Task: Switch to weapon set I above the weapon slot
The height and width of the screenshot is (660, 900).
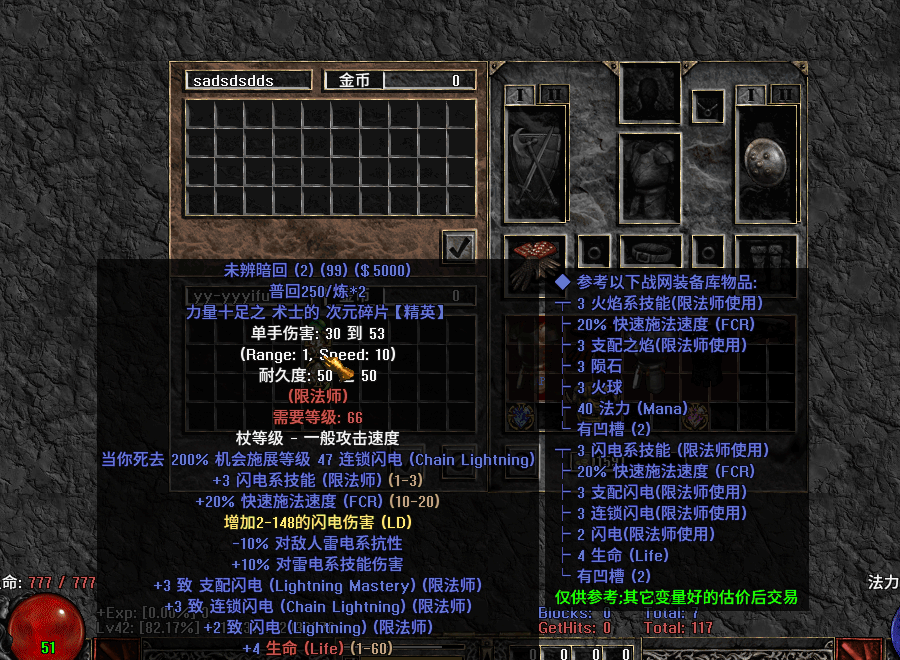Action: [520, 95]
